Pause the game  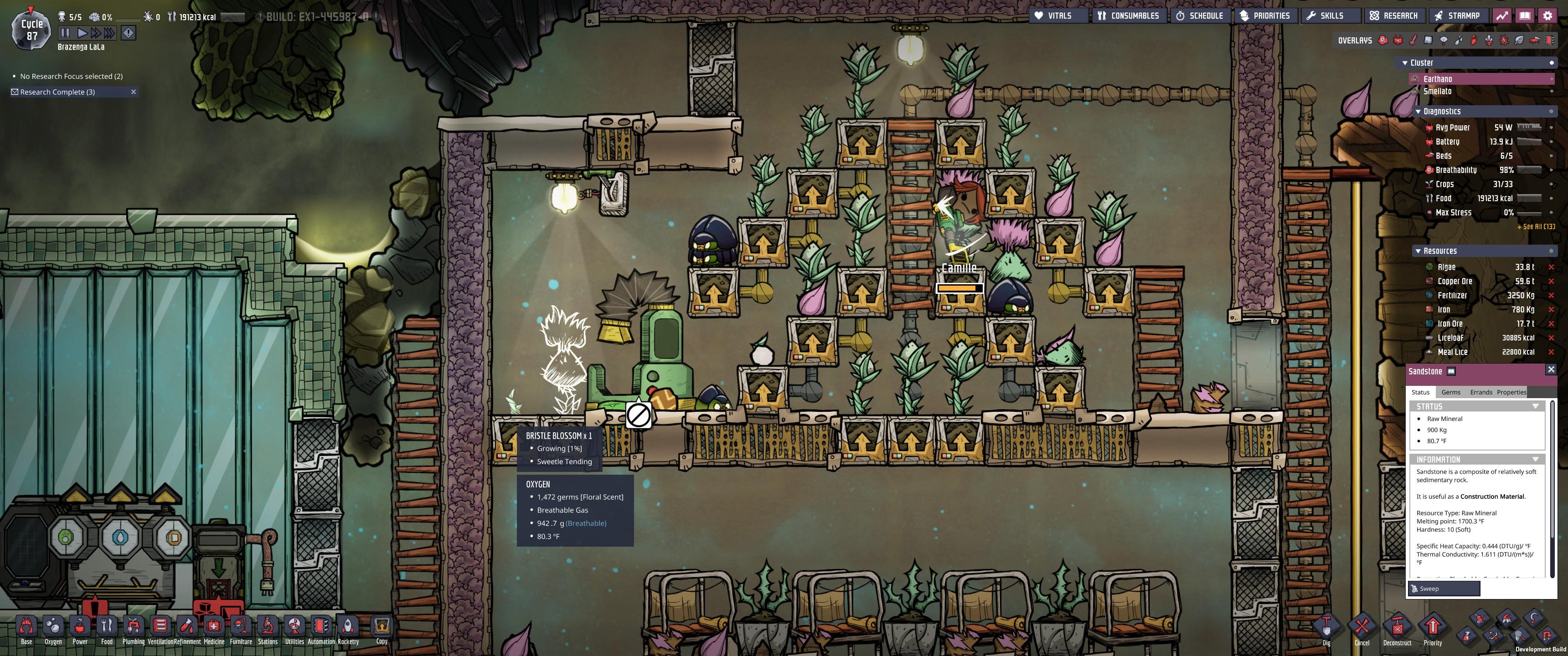pos(64,33)
